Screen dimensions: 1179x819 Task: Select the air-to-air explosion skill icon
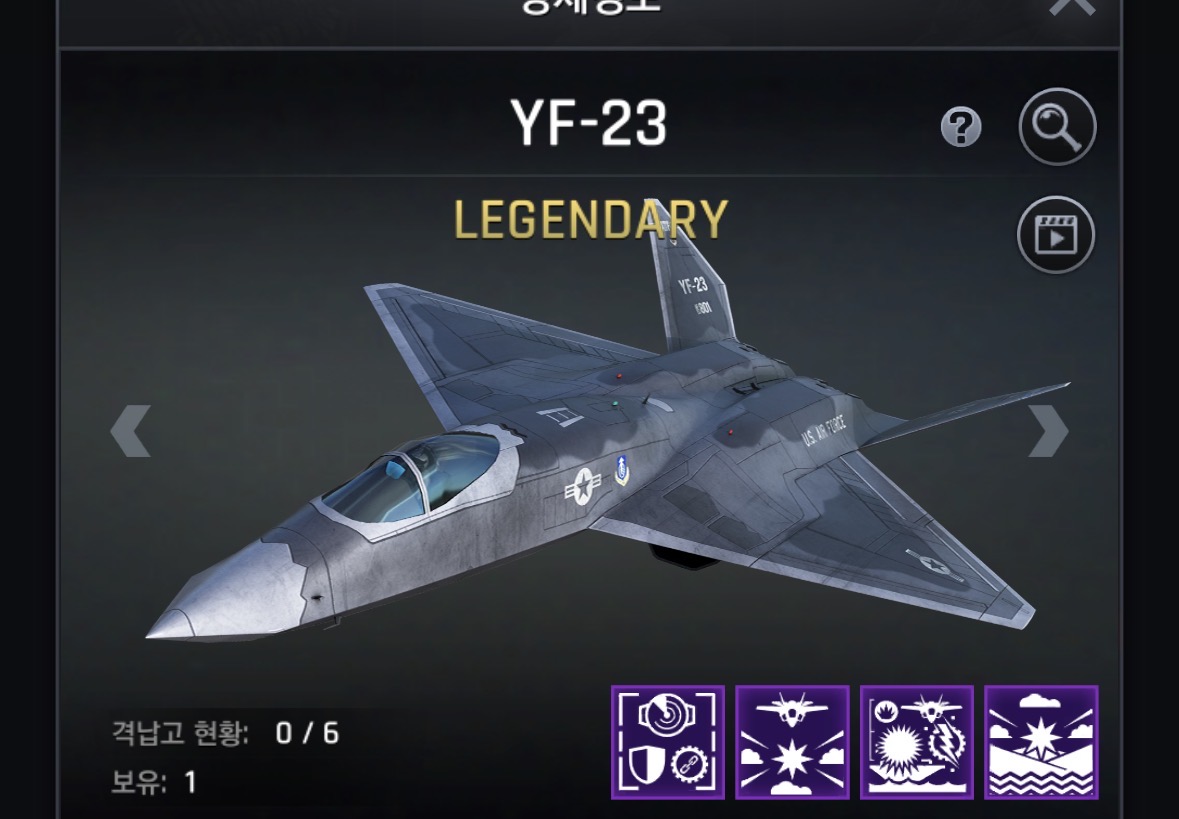792,742
